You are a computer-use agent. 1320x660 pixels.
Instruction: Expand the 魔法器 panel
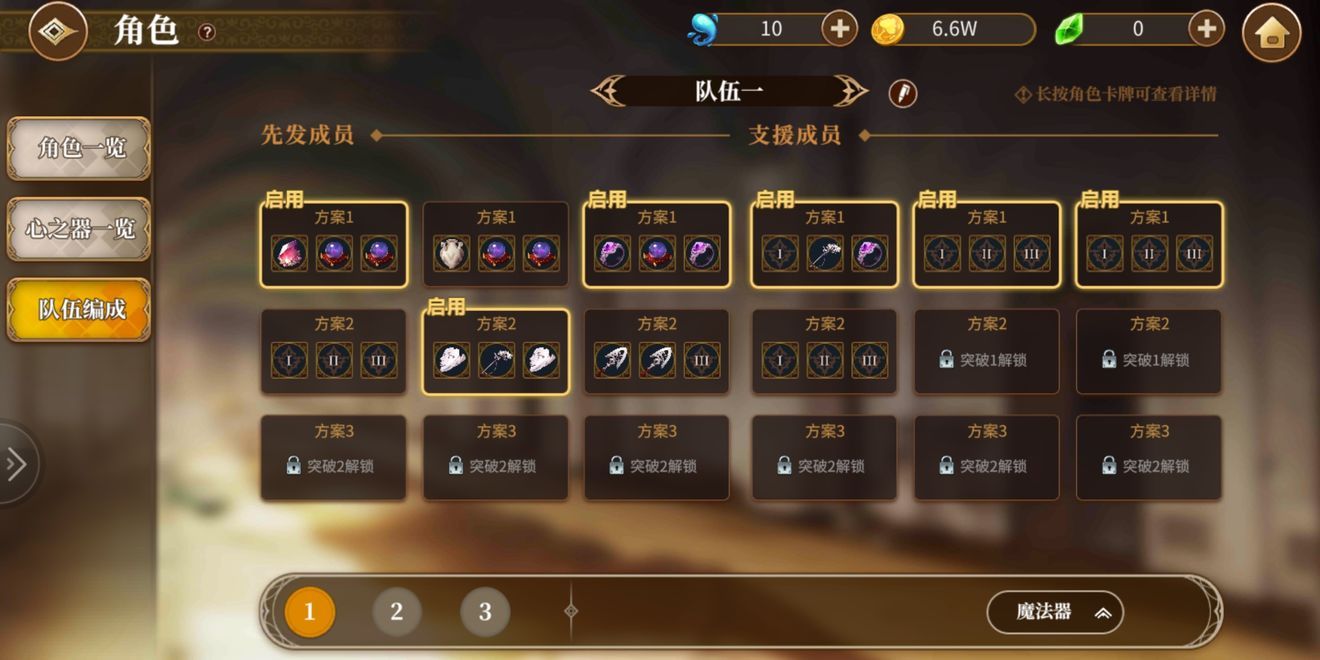click(x=1054, y=612)
